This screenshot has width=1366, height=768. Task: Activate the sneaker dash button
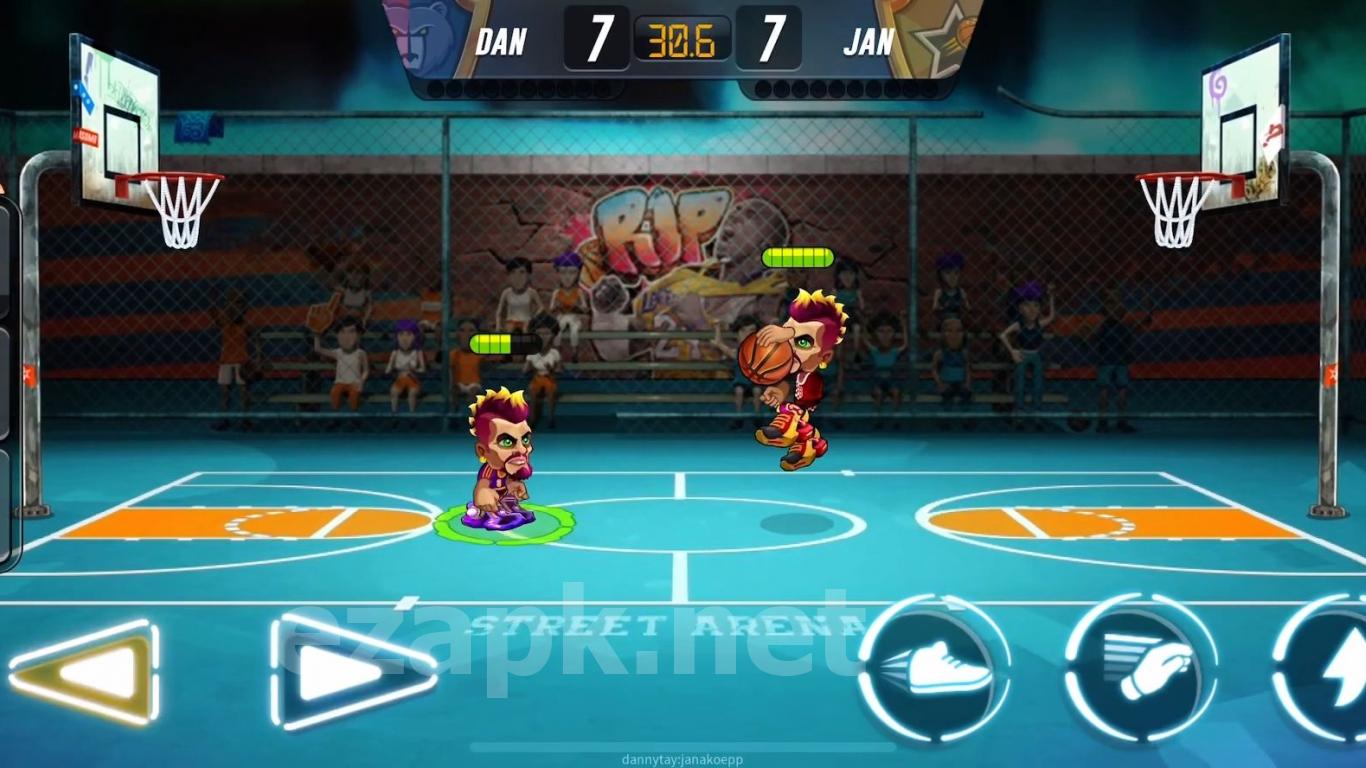[x=934, y=670]
